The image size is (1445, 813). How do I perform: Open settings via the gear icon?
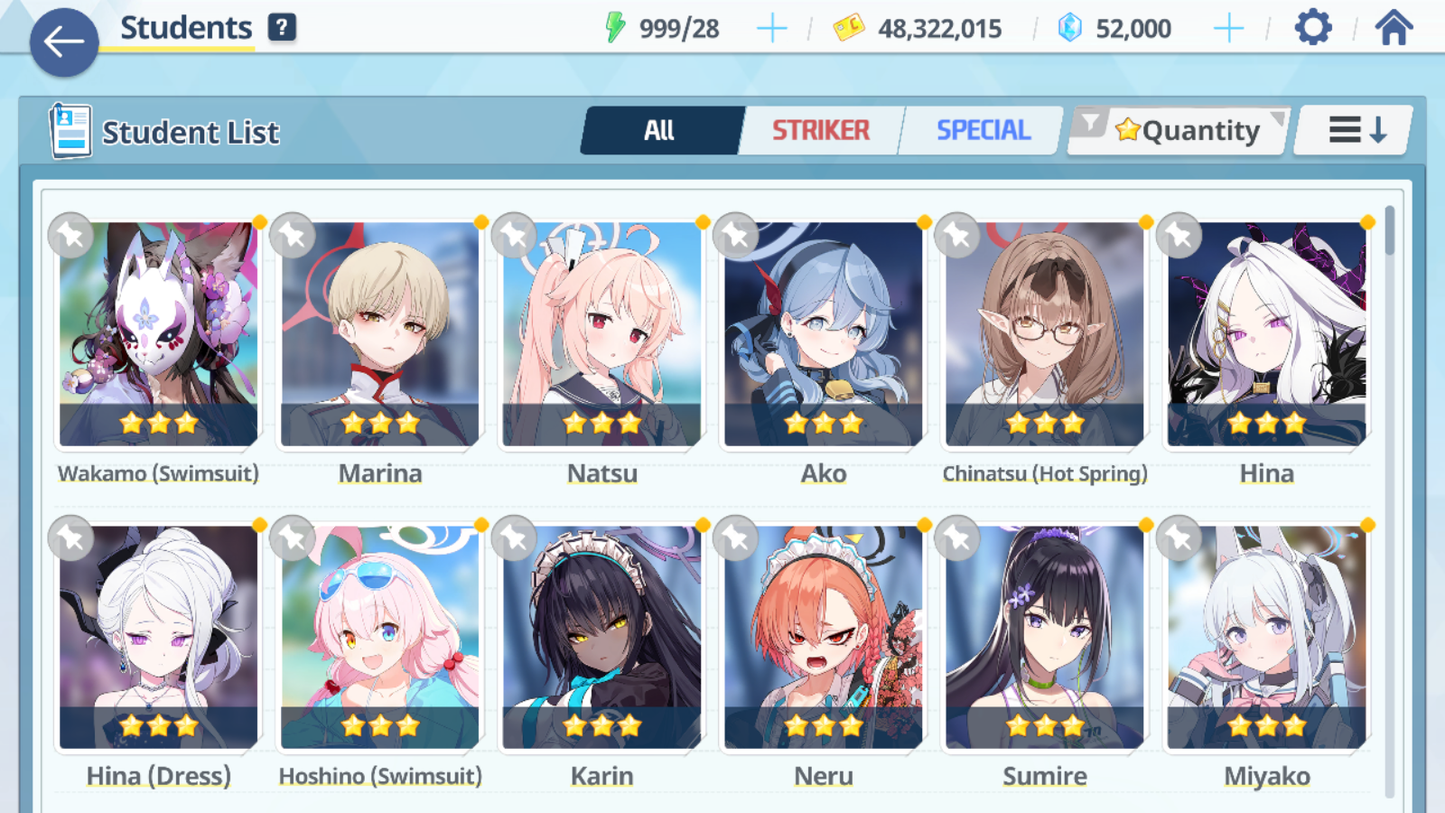pos(1313,28)
